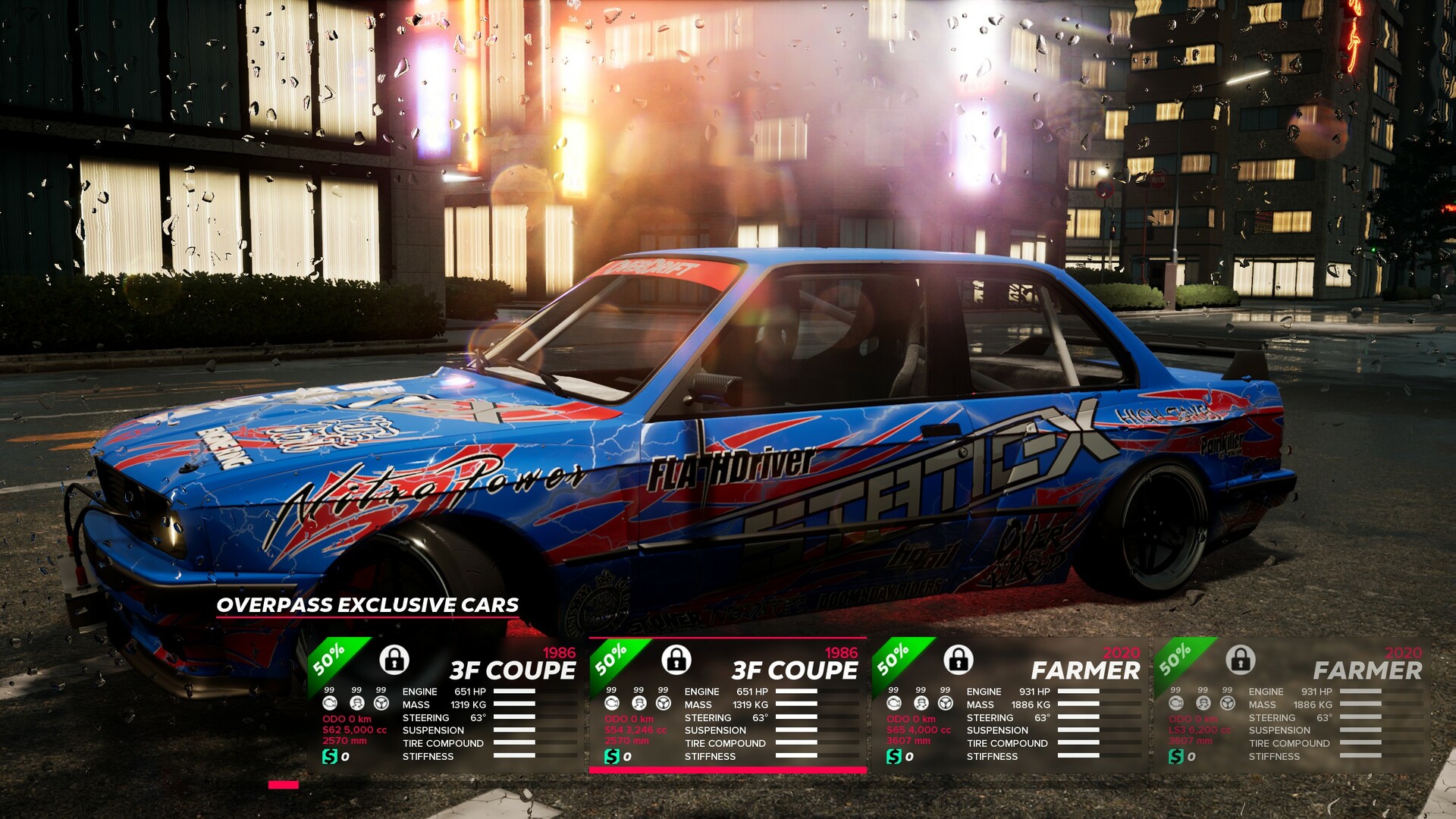The width and height of the screenshot is (1456, 819).
Task: Select the engine icon on the second 3F Coupe
Action: (x=612, y=704)
